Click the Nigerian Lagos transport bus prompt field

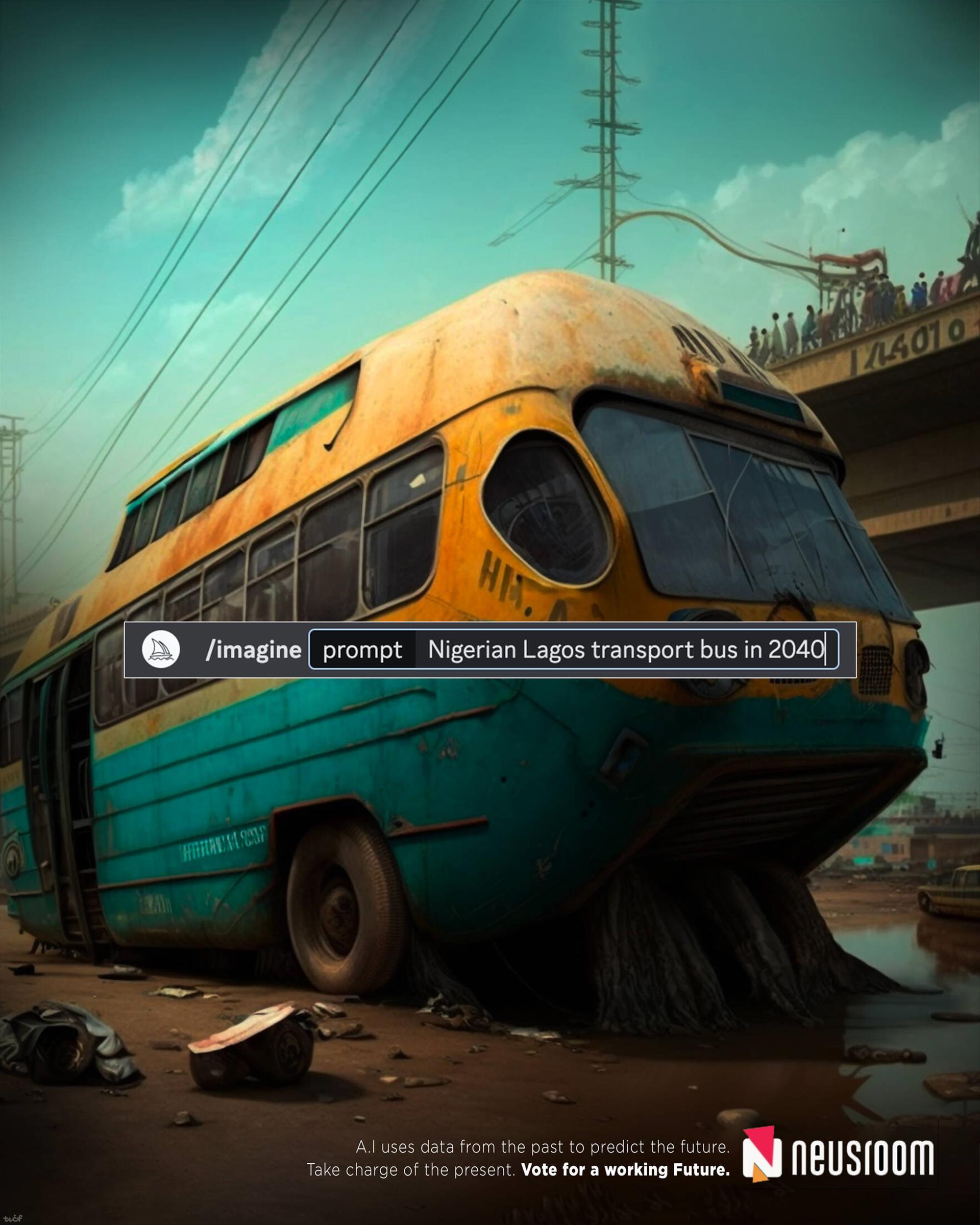[x=625, y=649]
